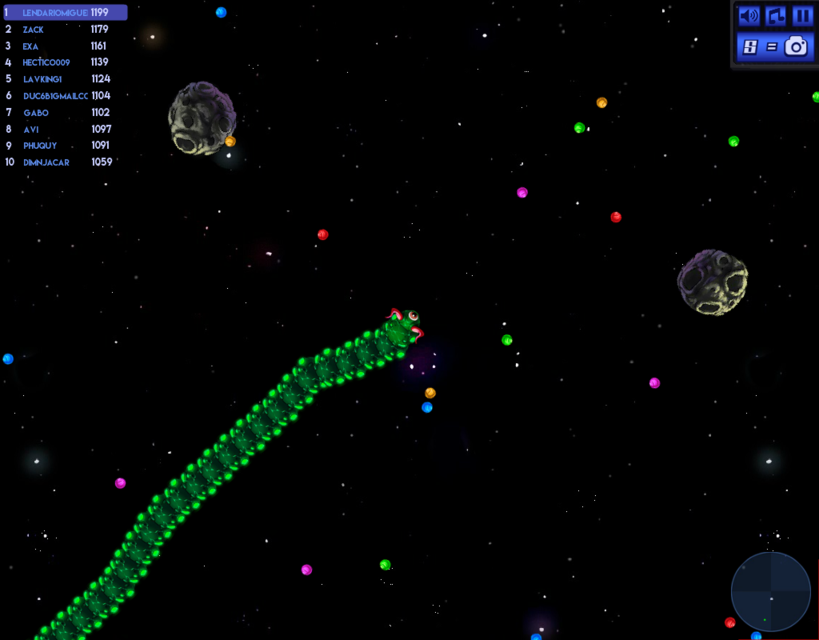Select the highlighted LENDARIOMIGUE leaderboard row

[x=65, y=13]
